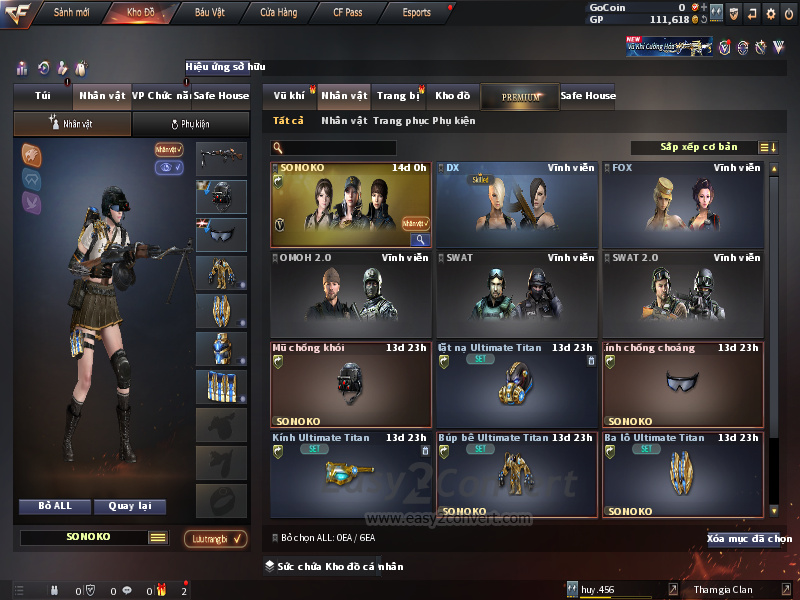
Task: Switch to the Báu Vật tab
Action: point(209,13)
